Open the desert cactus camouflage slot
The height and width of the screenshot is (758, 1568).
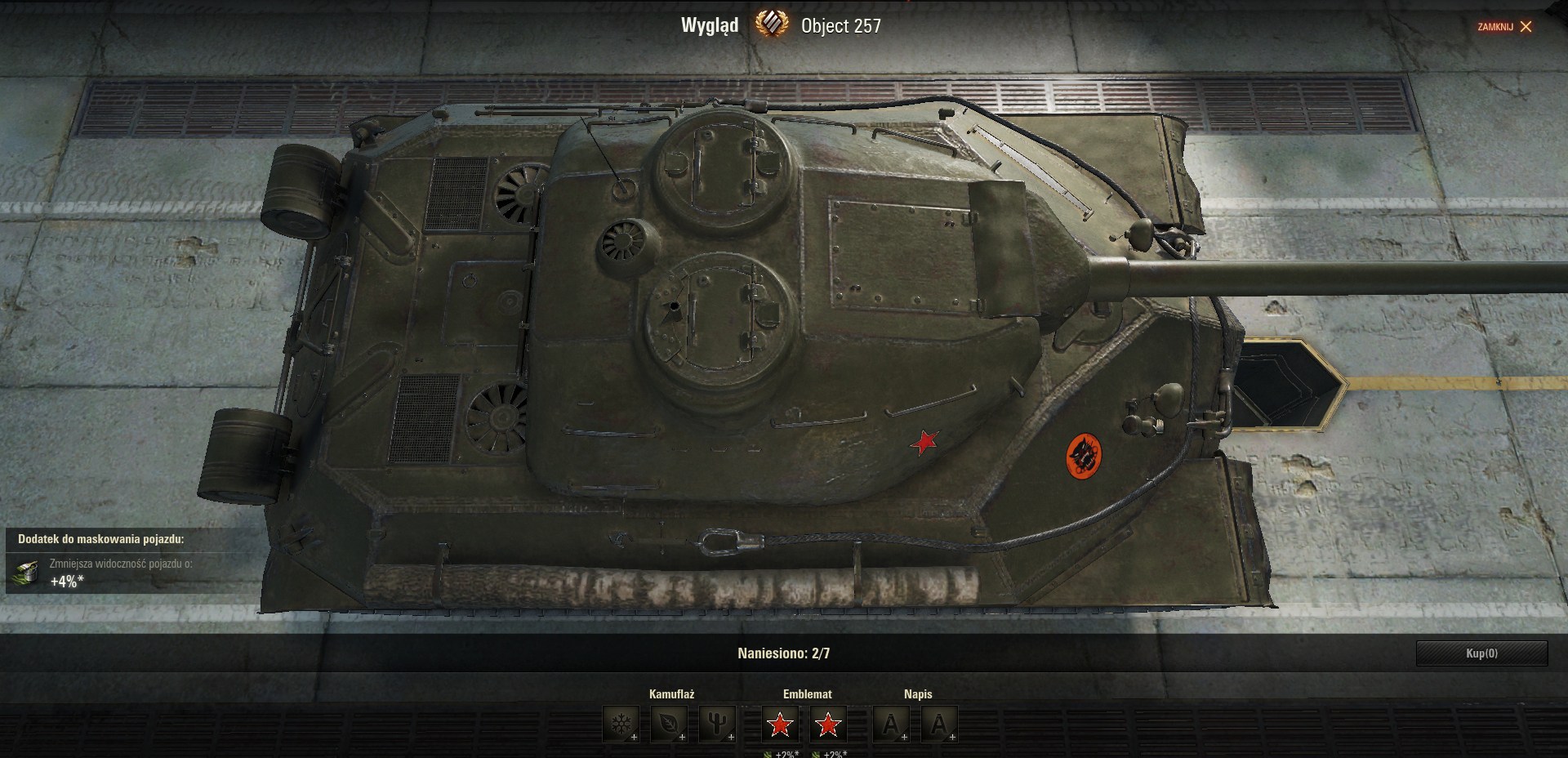(x=717, y=724)
